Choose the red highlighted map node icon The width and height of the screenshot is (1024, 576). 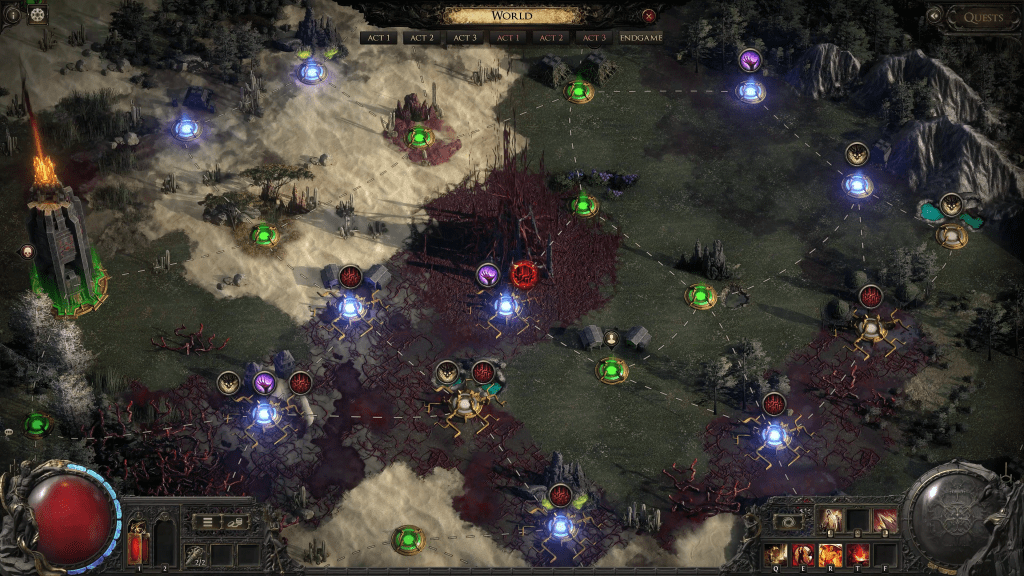point(524,274)
